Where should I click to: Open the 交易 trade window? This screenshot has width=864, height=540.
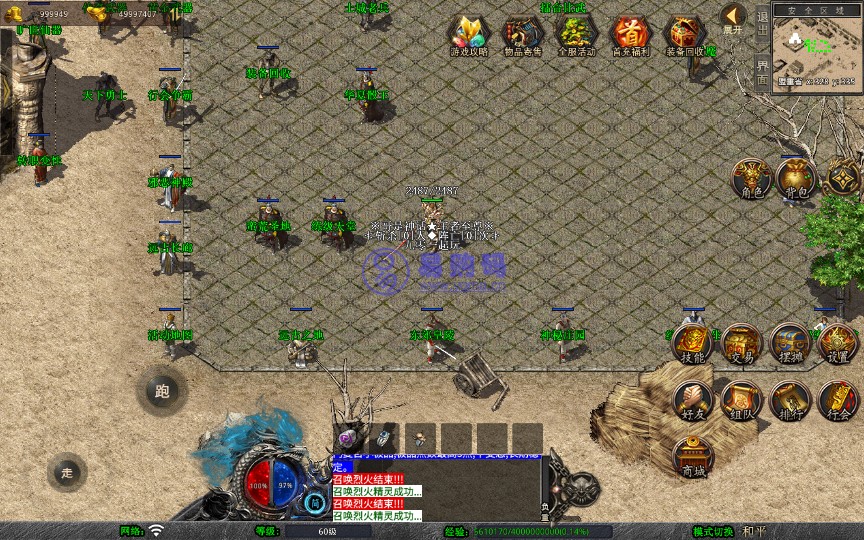point(741,343)
